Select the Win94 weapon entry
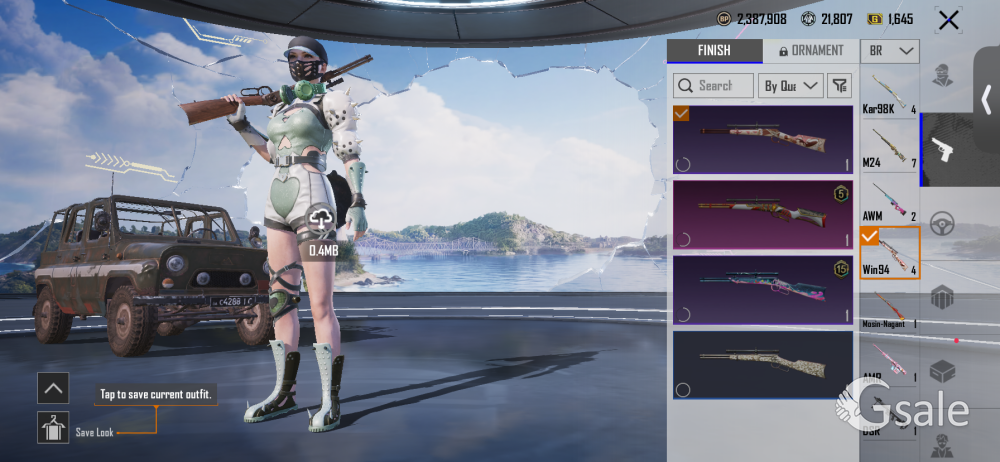Image resolution: width=1000 pixels, height=462 pixels. (x=889, y=253)
